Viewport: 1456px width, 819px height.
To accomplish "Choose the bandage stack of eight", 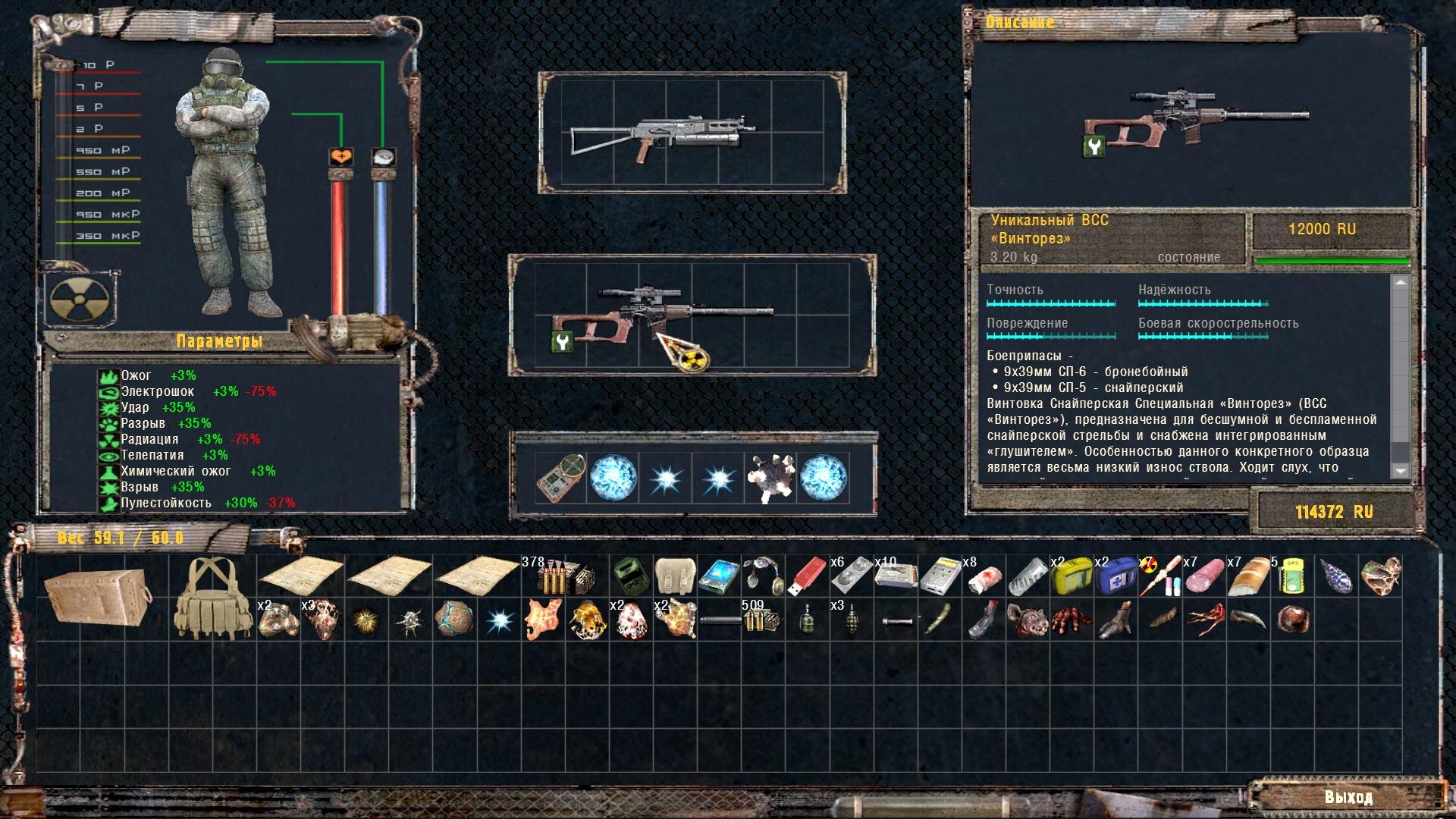I will tap(984, 578).
